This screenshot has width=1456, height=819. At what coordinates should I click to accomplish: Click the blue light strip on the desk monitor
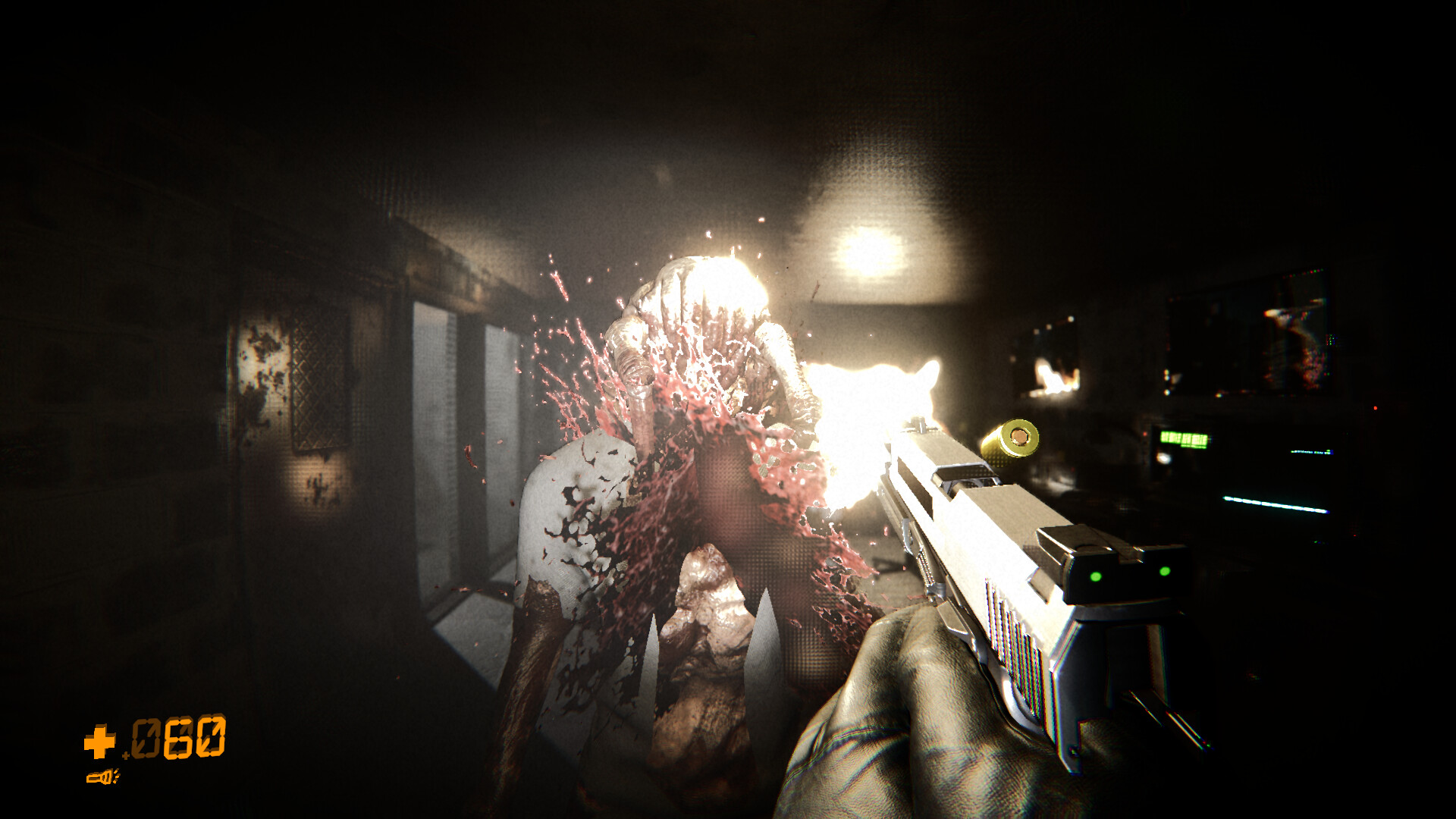coord(1276,504)
